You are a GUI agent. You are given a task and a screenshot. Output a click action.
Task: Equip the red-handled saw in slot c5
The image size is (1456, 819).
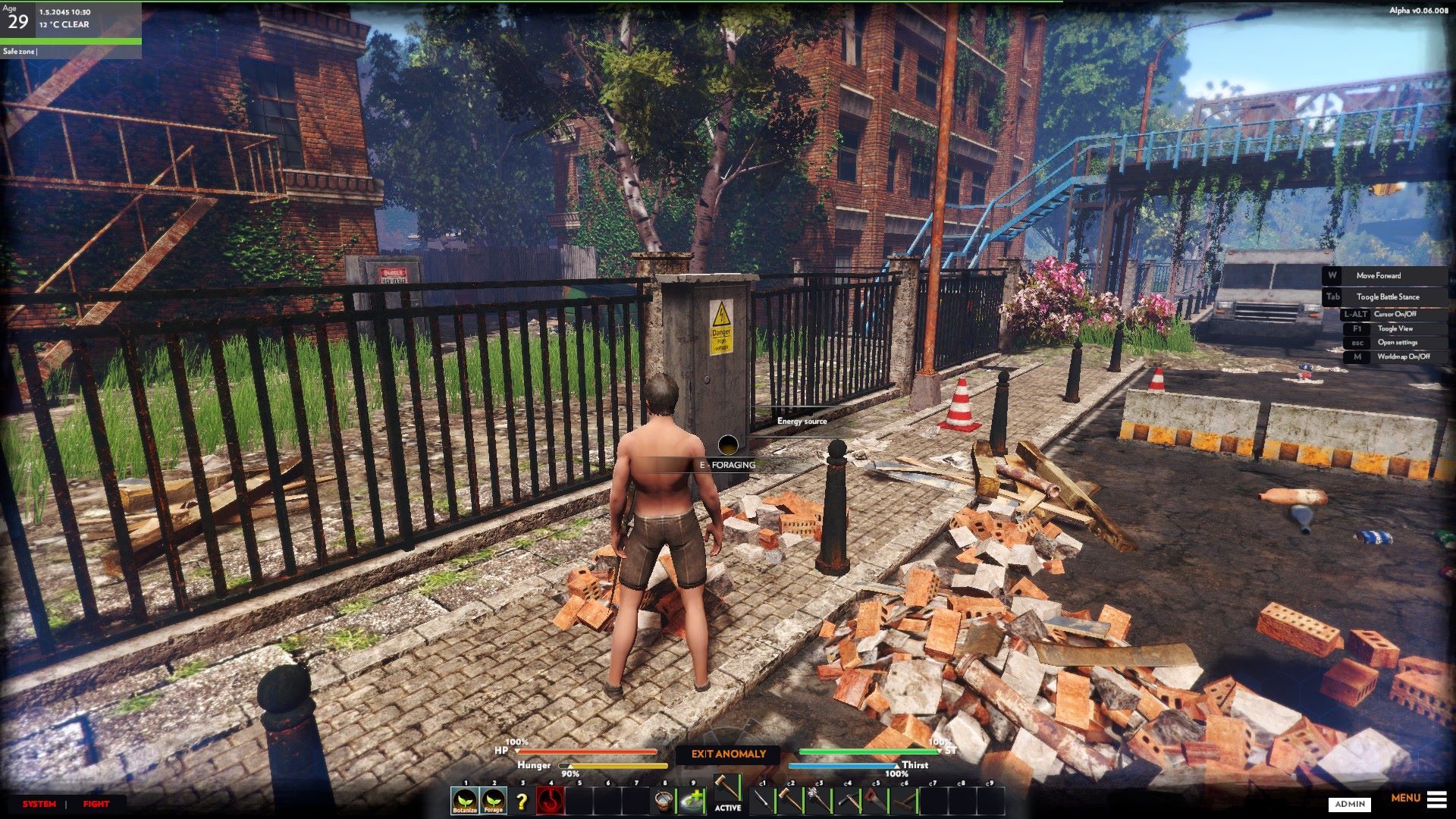tap(876, 800)
